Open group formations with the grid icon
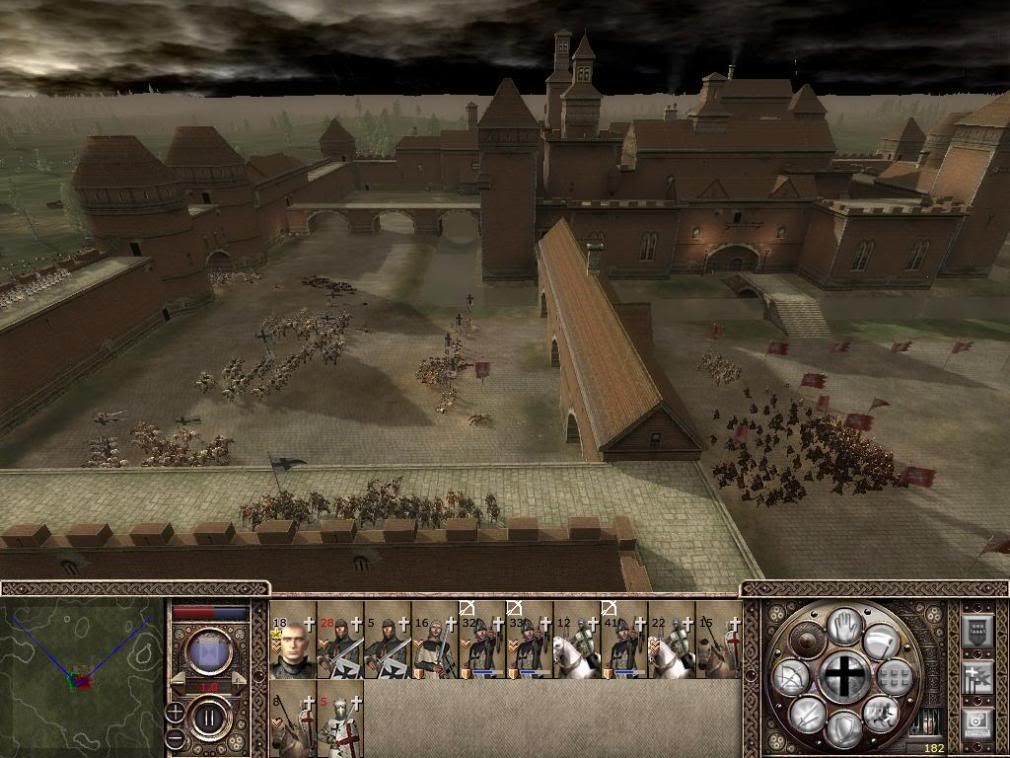 [896, 677]
